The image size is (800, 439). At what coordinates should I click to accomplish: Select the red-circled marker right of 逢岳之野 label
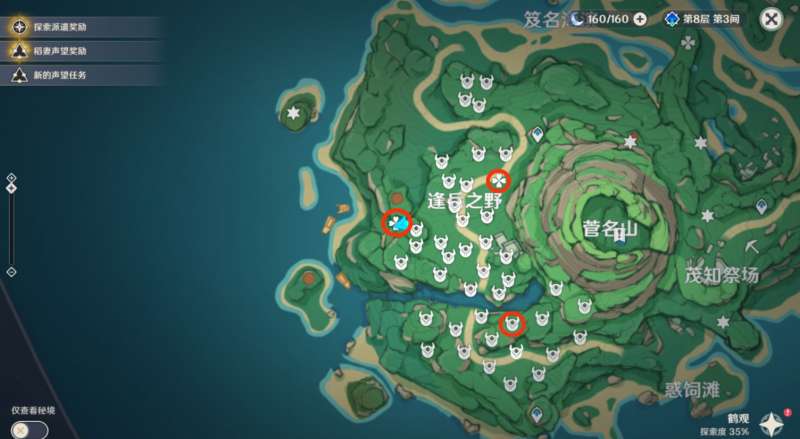[x=498, y=180]
